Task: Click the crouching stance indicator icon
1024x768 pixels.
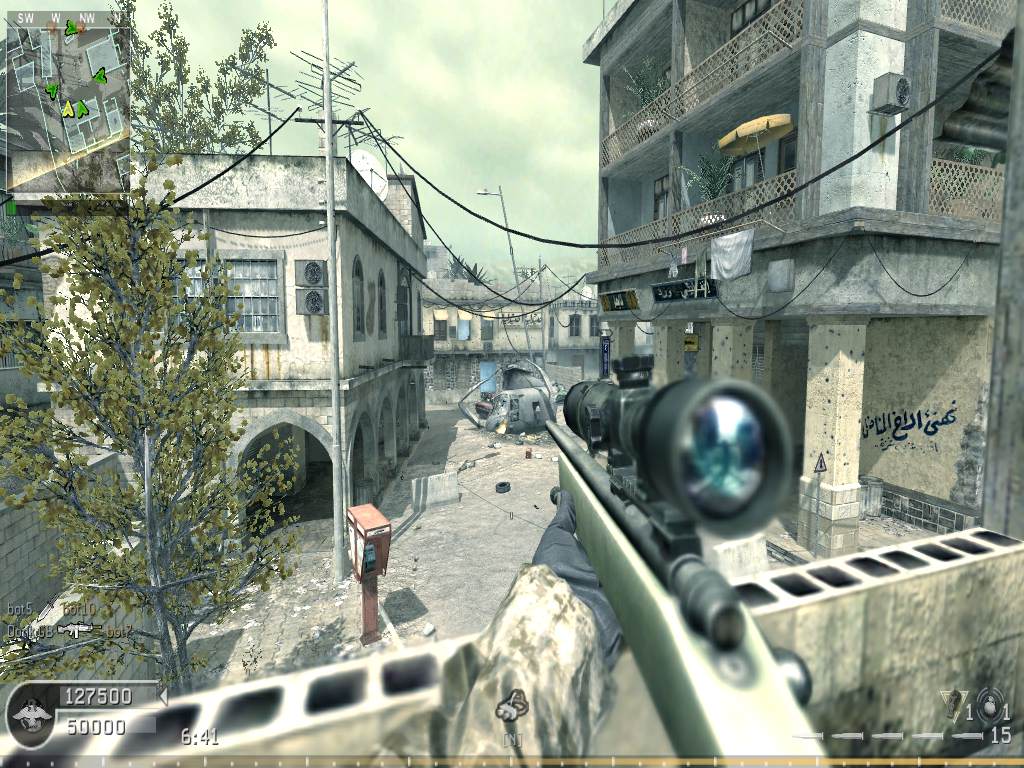Action: pyautogui.click(x=512, y=706)
